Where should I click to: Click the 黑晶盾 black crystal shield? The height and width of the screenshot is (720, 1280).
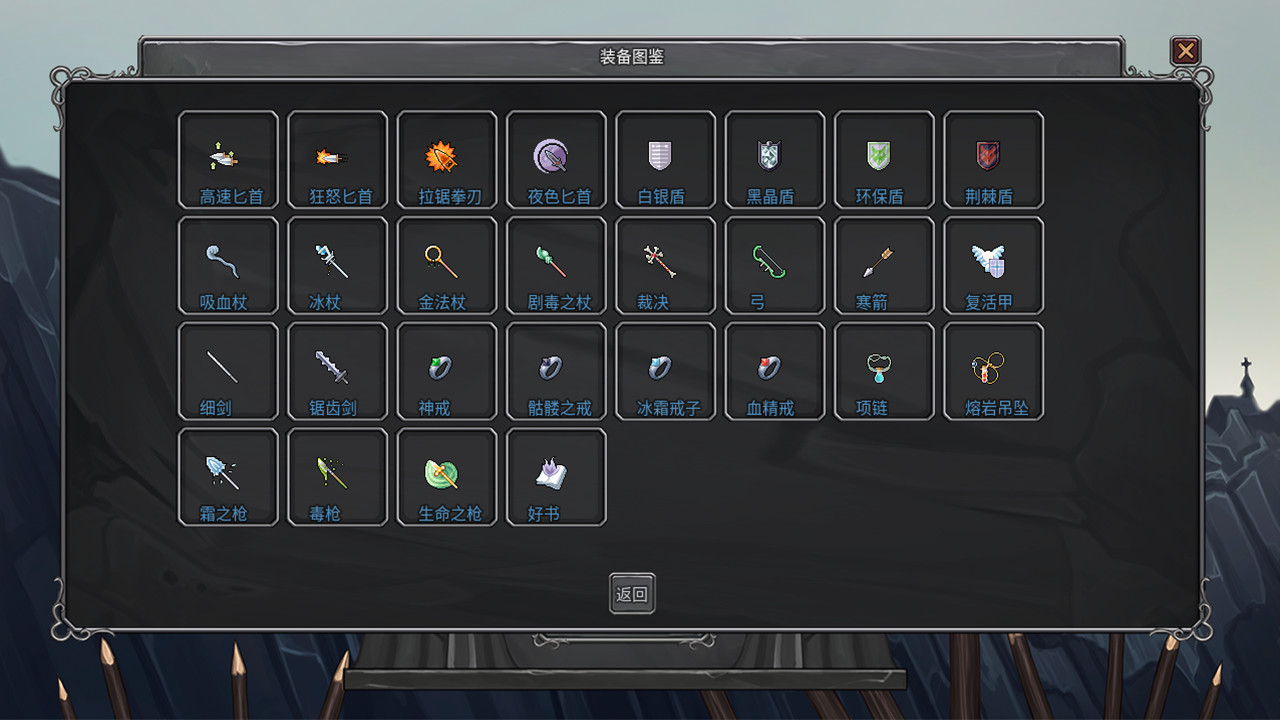774,160
